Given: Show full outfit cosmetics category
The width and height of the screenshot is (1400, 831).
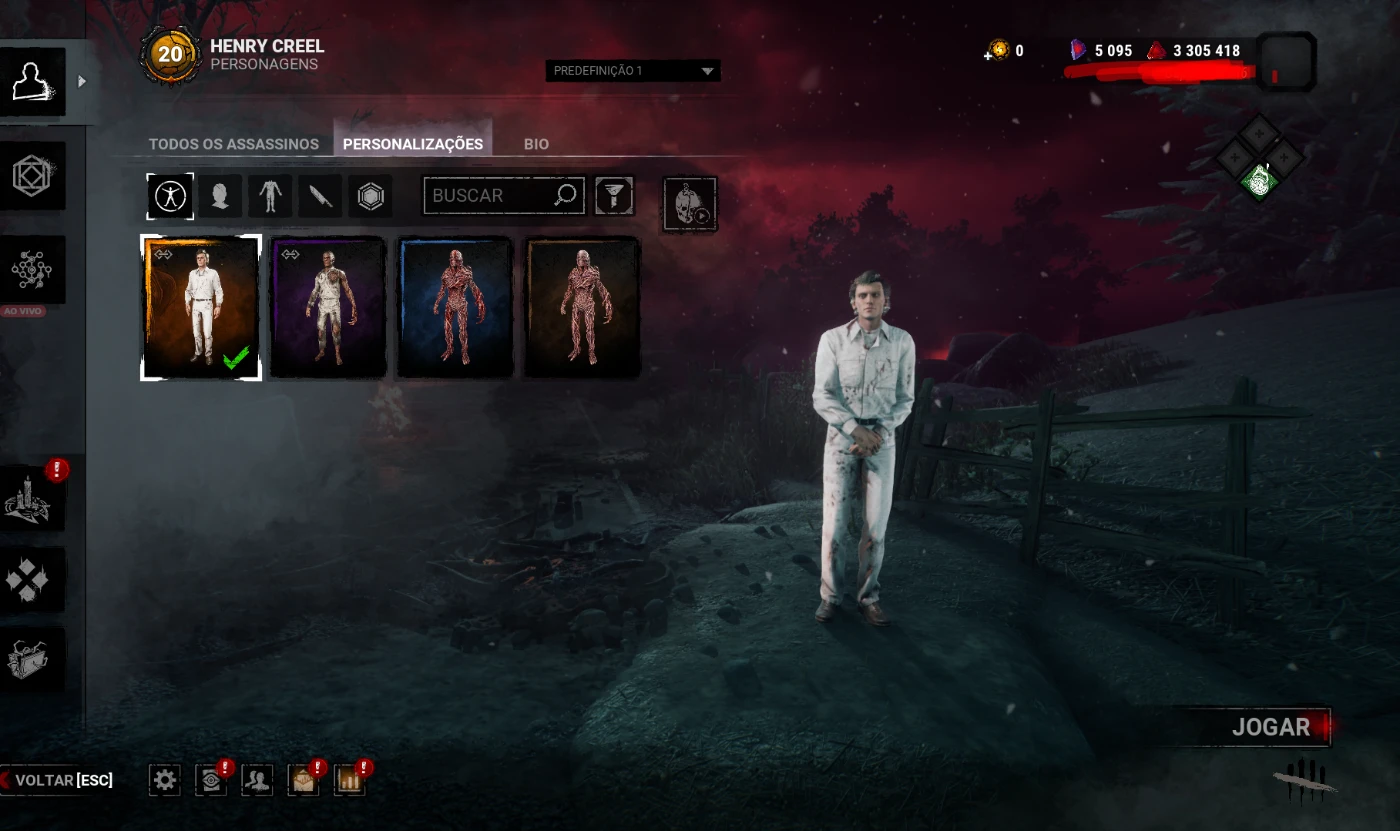Looking at the screenshot, I should 171,196.
